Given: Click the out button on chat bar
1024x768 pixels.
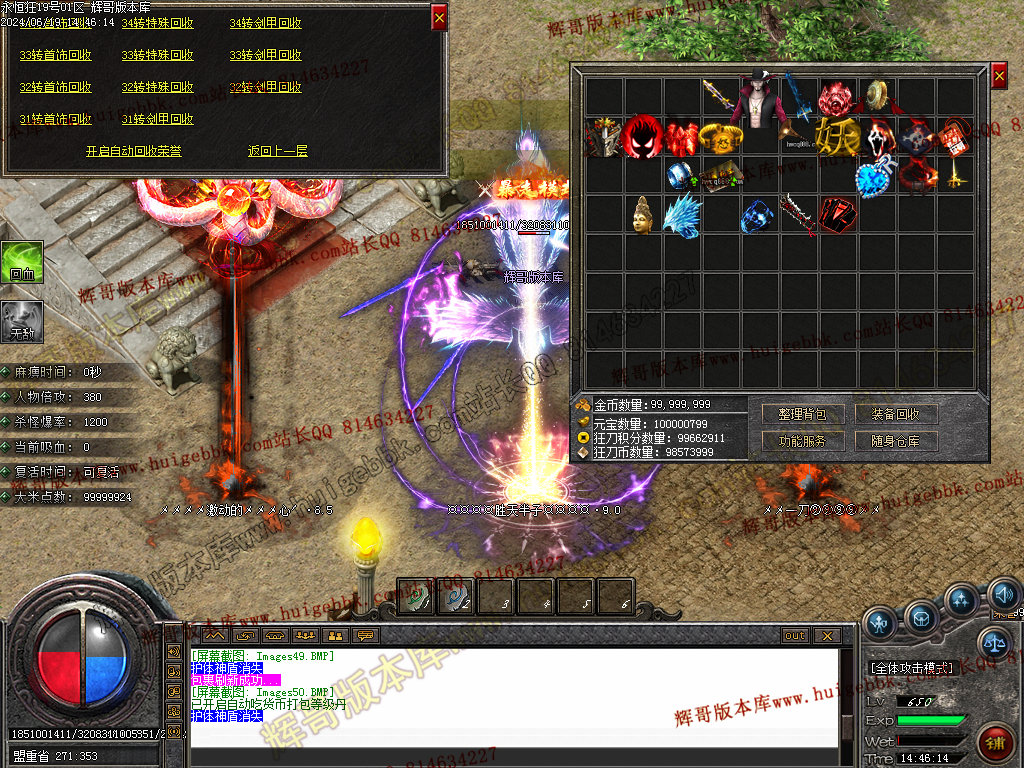Looking at the screenshot, I should (x=795, y=635).
